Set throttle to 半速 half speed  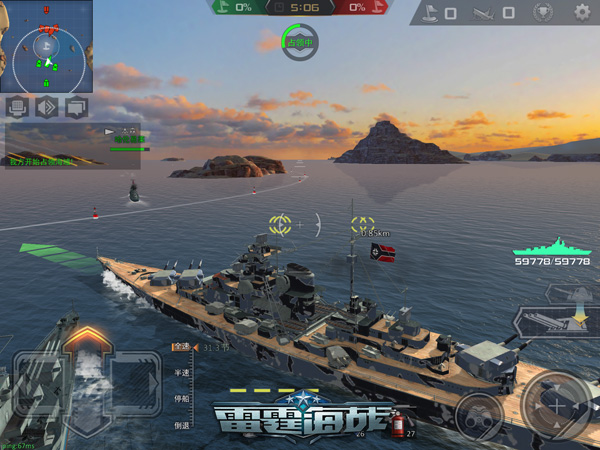(x=180, y=372)
